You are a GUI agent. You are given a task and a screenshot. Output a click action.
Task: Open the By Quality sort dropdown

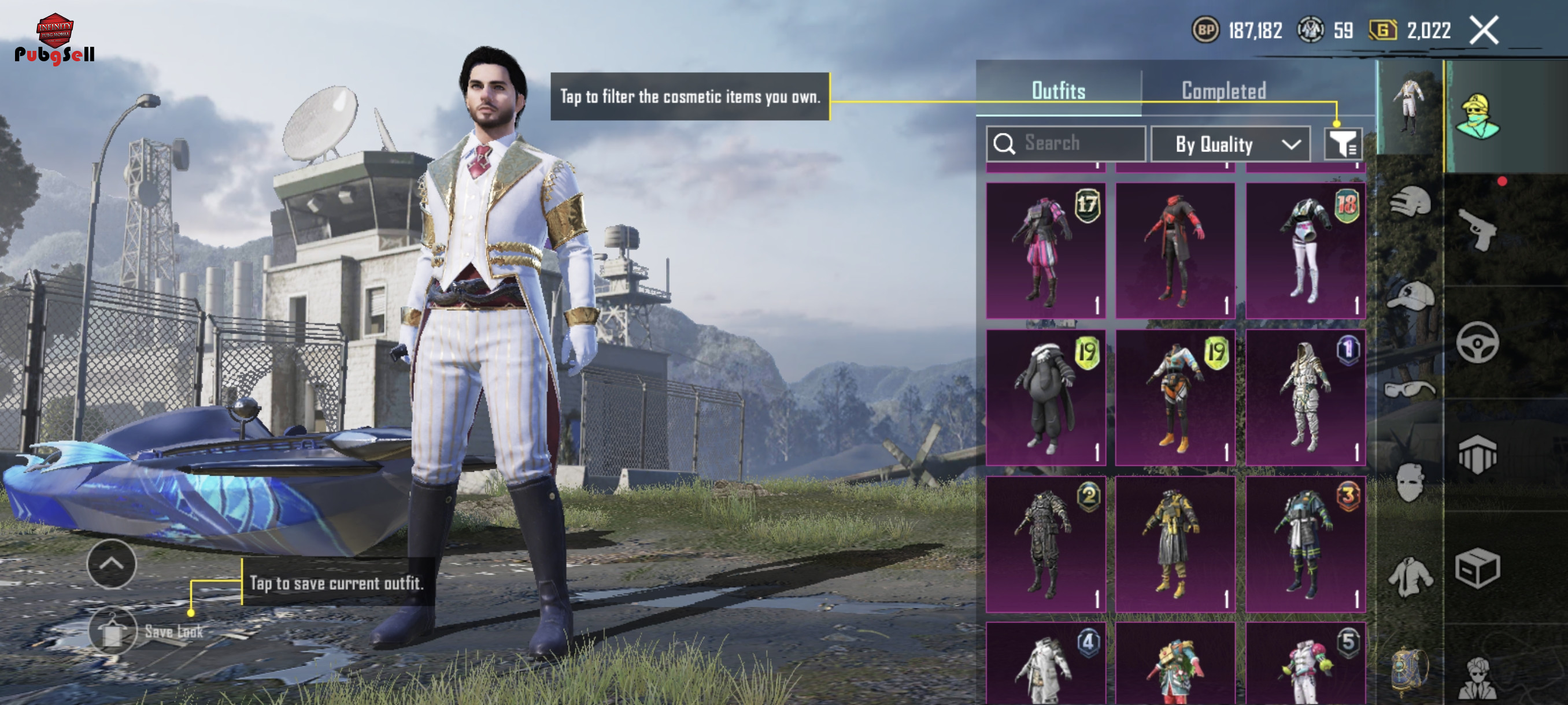coord(1230,144)
